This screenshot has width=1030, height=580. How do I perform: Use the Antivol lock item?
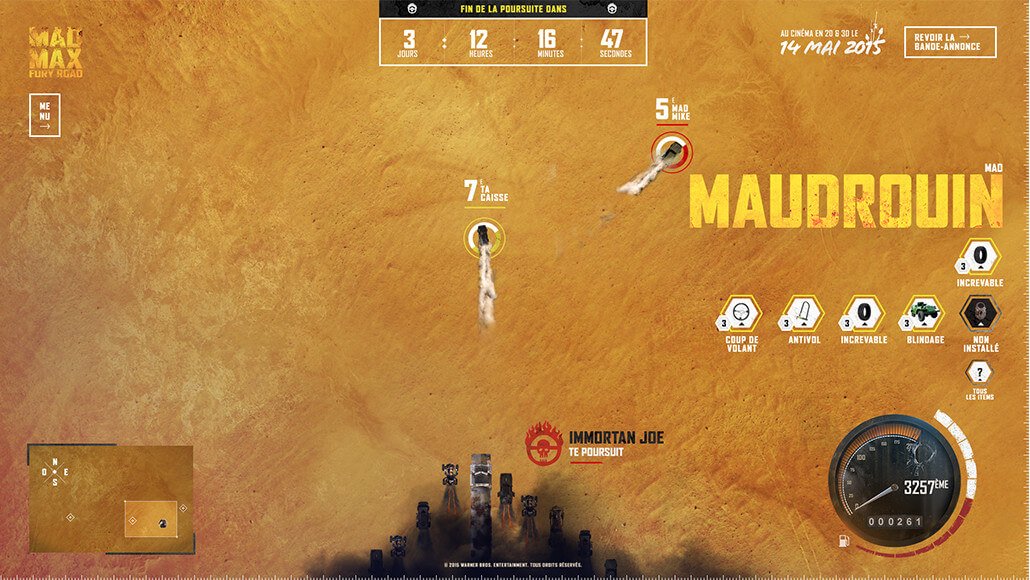click(802, 314)
